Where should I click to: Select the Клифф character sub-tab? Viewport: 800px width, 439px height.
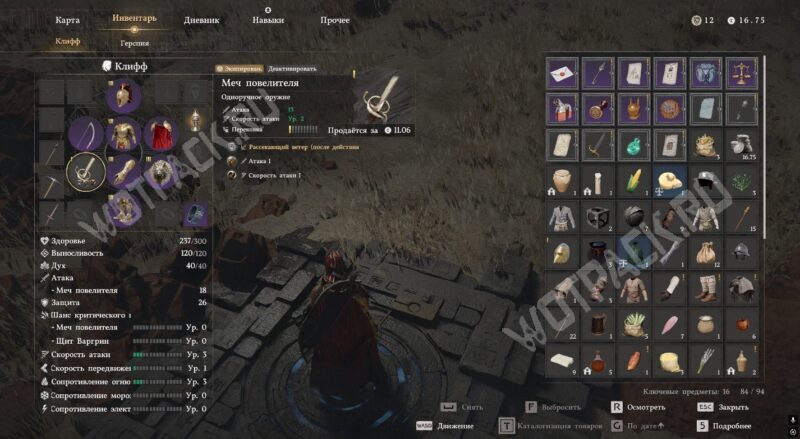click(x=68, y=42)
